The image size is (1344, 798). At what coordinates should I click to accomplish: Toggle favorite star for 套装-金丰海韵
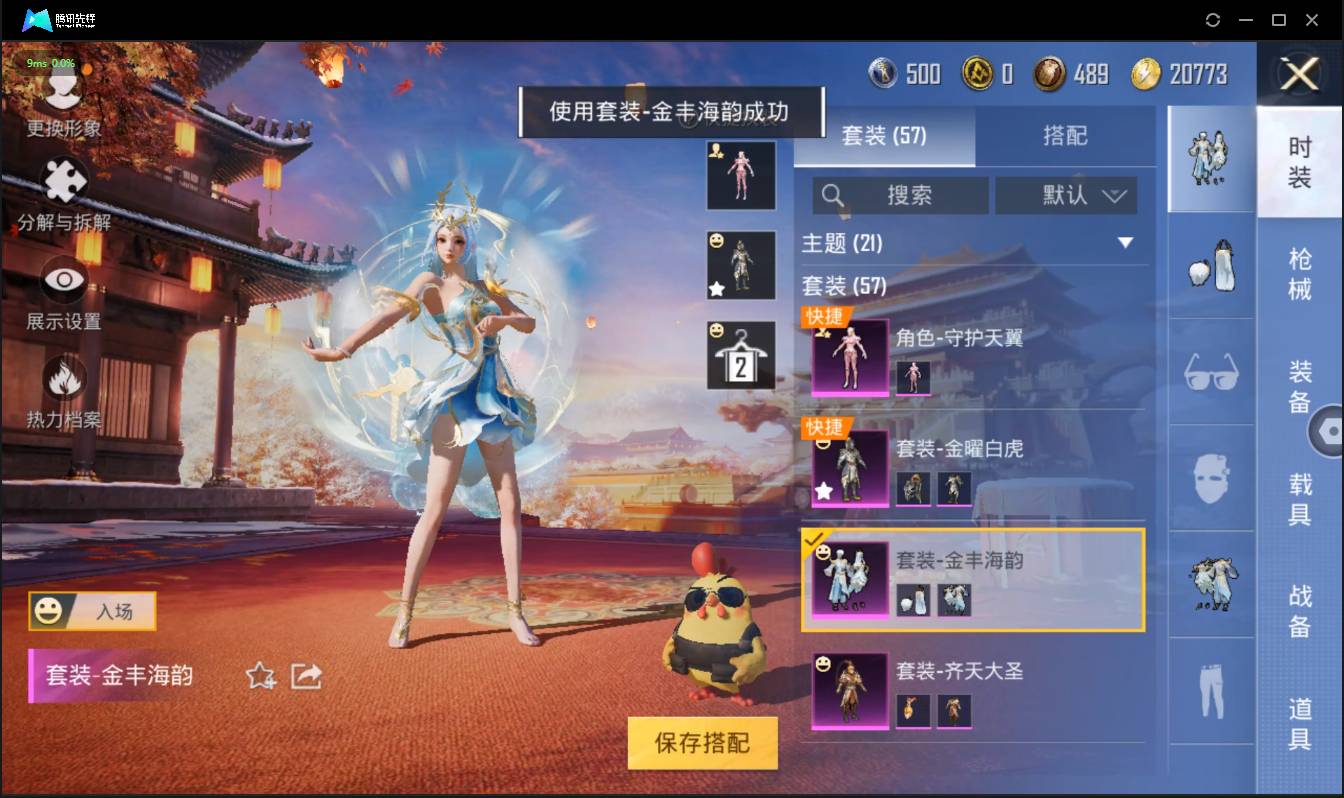pos(262,676)
